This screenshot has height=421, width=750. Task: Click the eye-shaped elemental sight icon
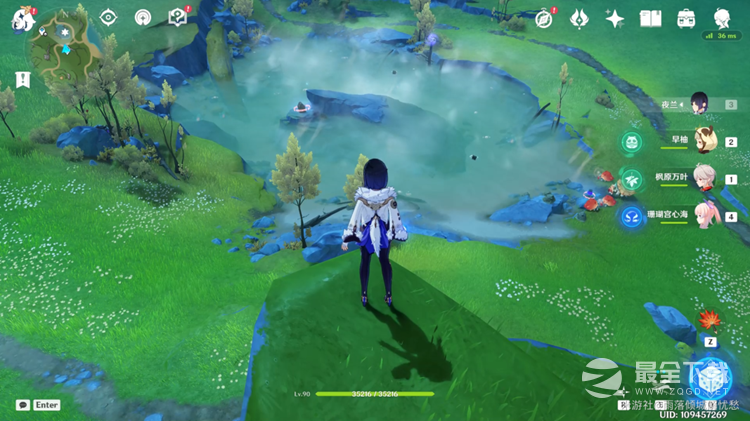point(108,18)
